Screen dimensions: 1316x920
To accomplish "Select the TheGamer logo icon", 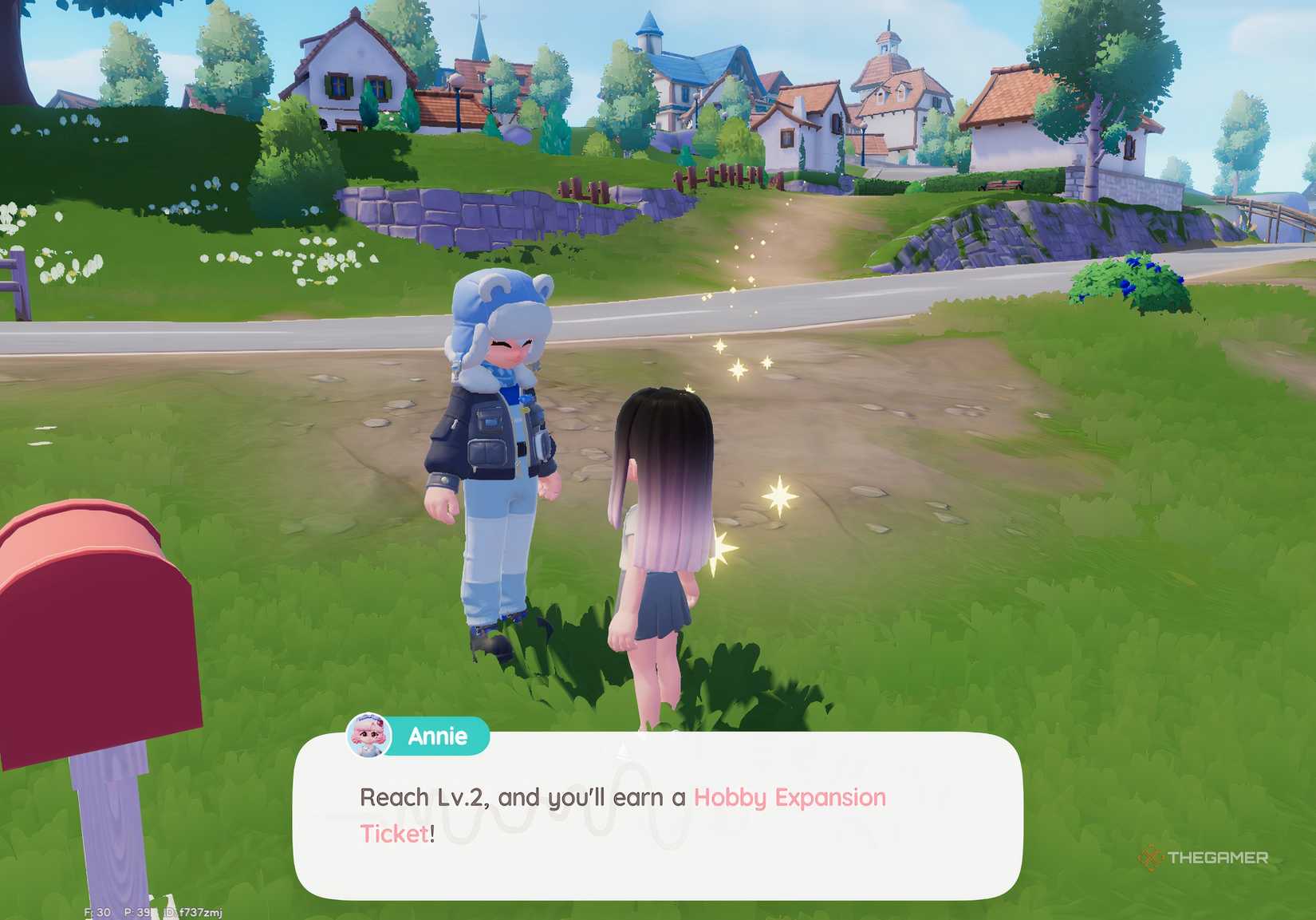I will (x=1151, y=859).
